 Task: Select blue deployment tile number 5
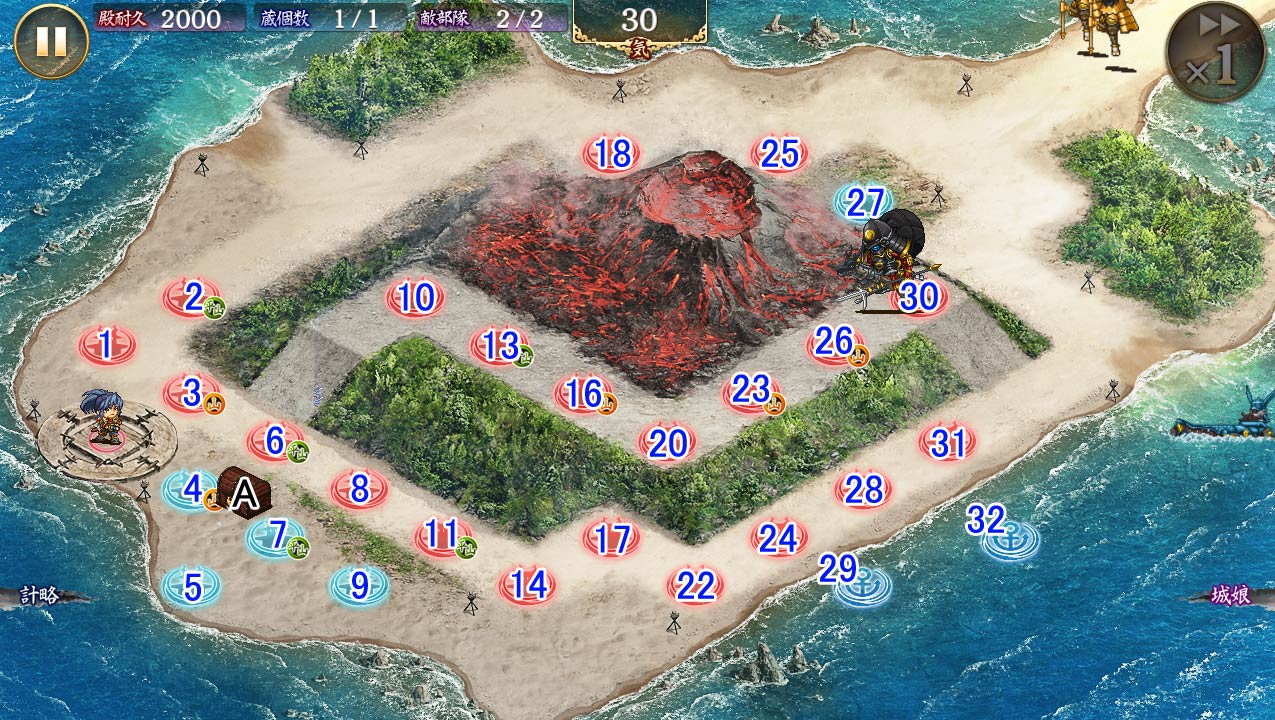point(191,587)
